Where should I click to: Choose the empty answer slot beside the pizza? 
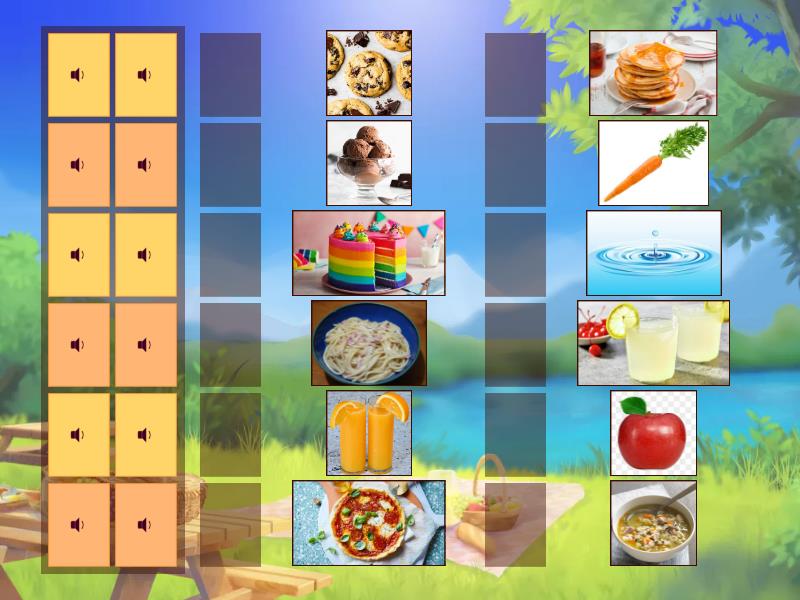[x=230, y=525]
